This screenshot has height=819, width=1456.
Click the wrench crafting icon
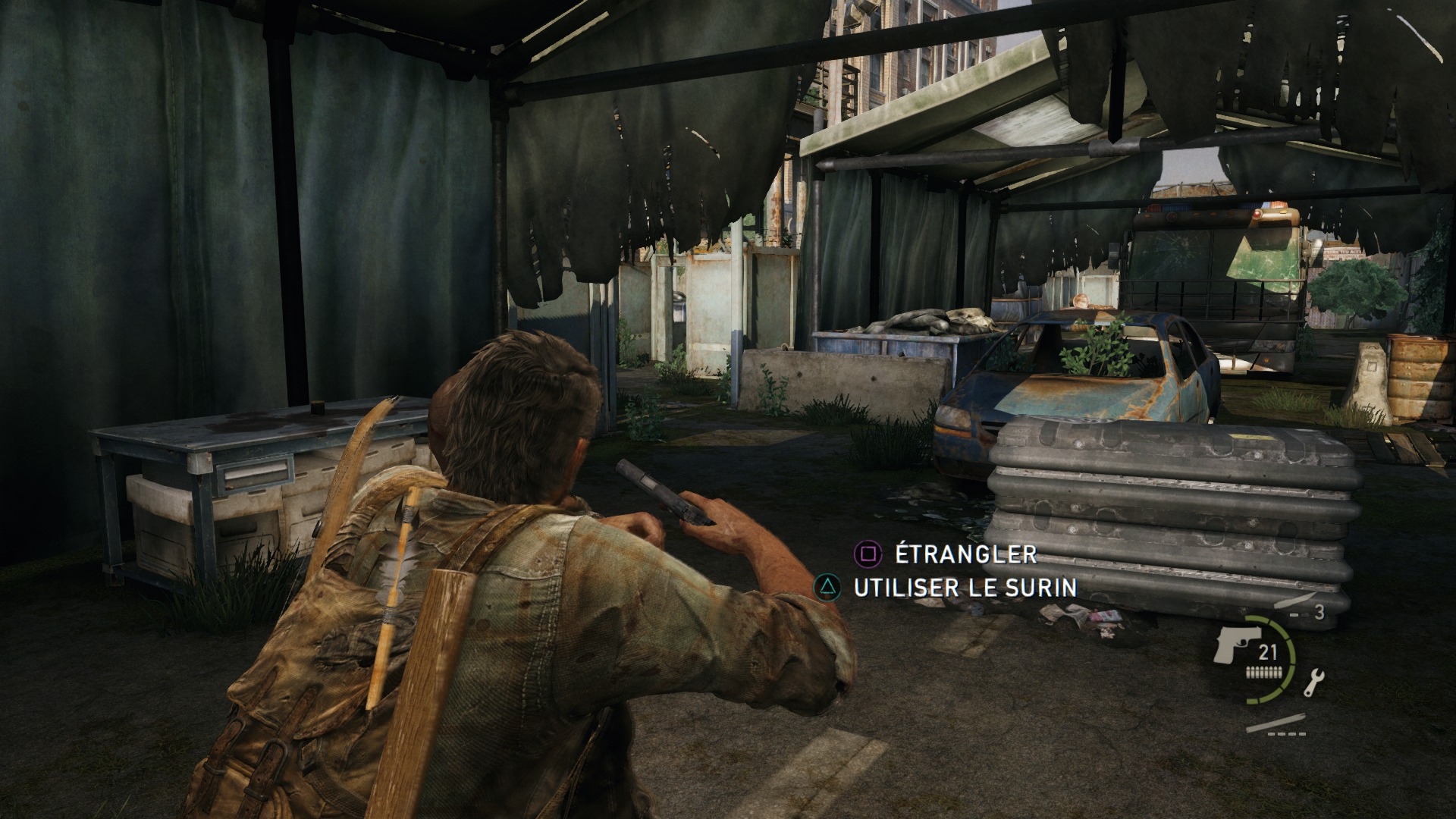point(1313,682)
